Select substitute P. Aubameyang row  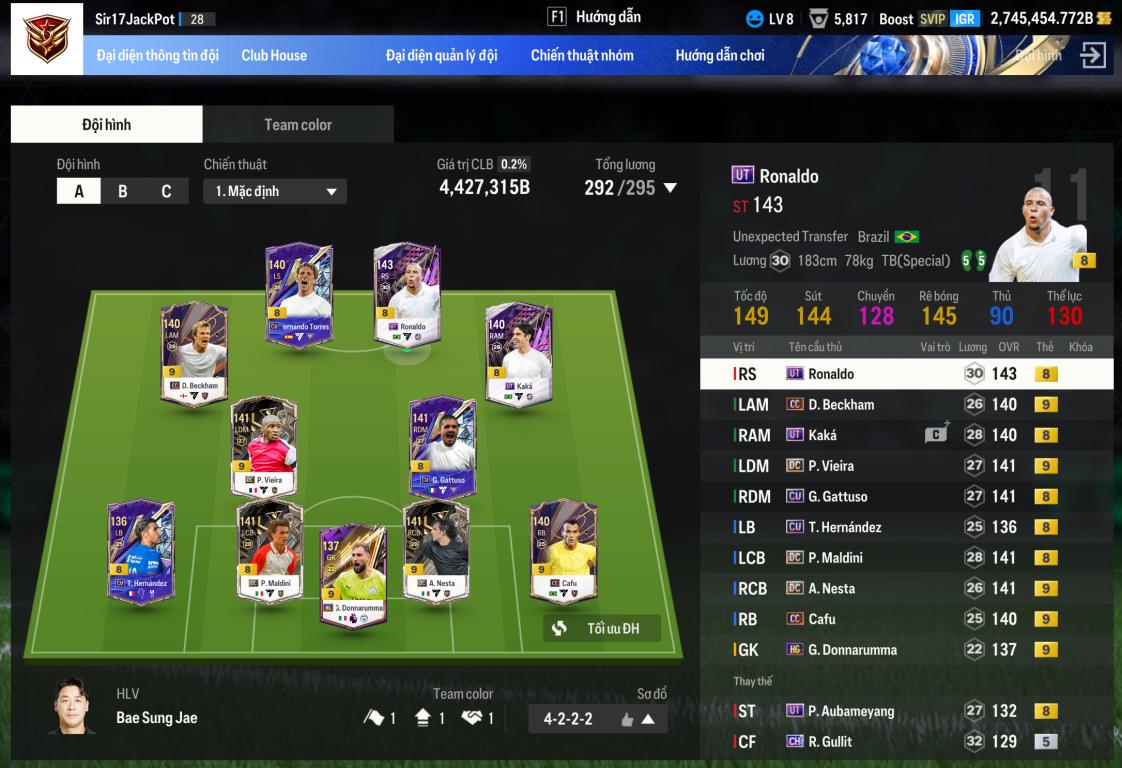click(906, 711)
